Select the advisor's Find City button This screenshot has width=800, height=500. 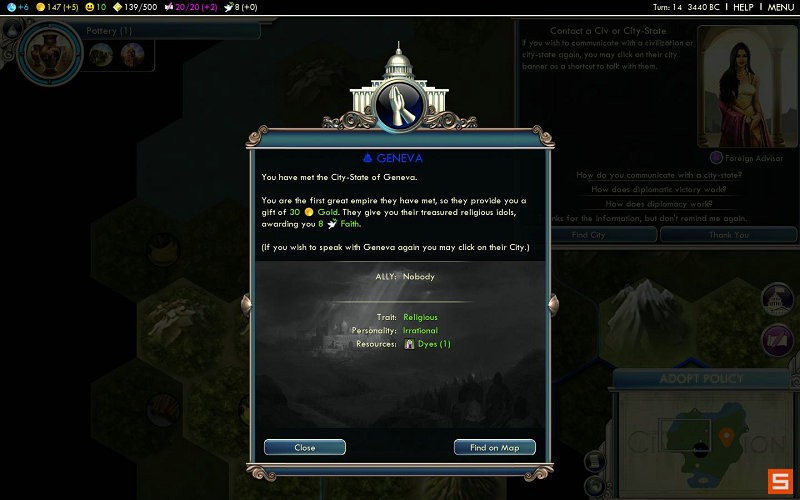[587, 234]
